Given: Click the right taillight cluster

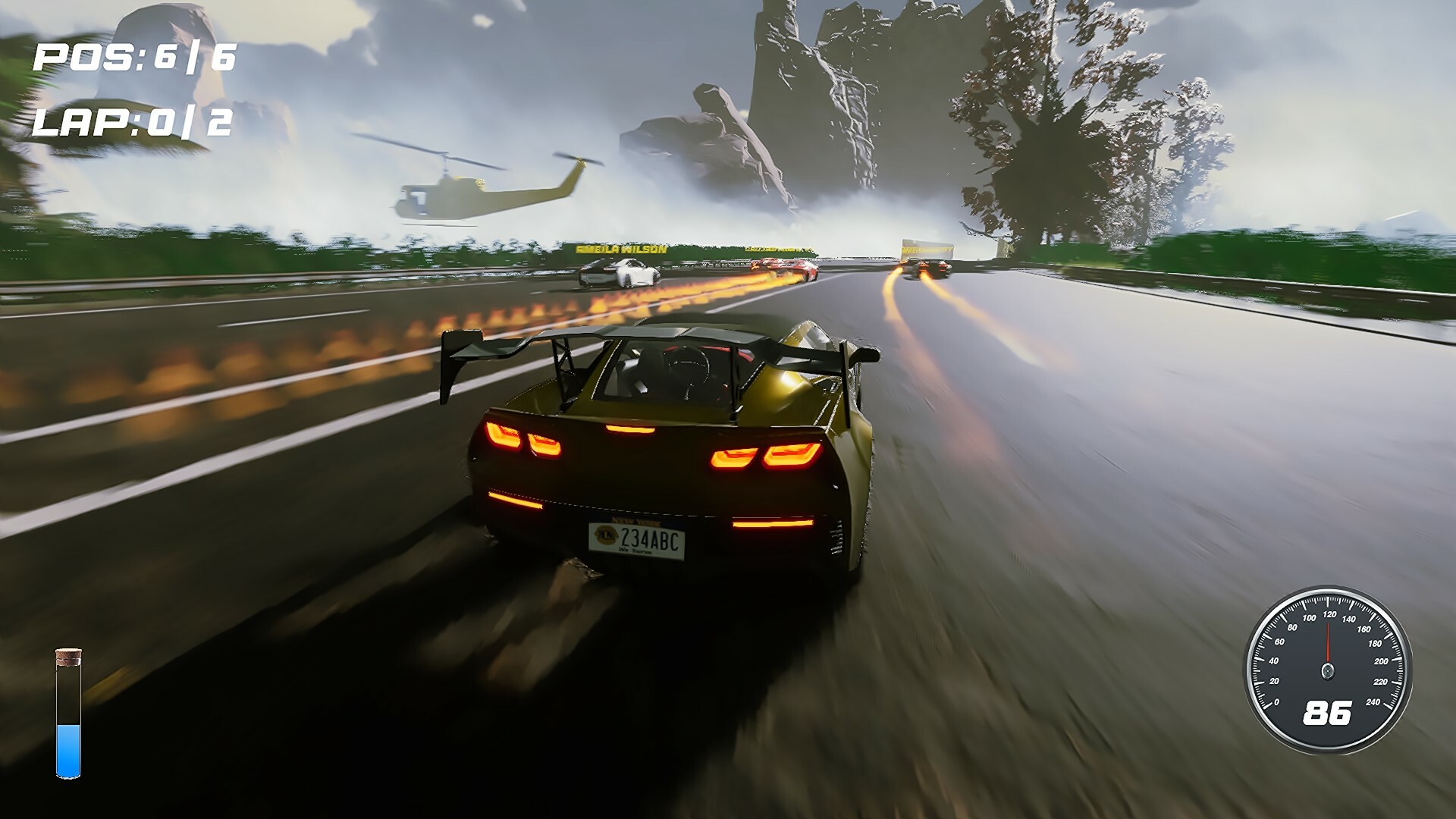Looking at the screenshot, I should (x=766, y=455).
